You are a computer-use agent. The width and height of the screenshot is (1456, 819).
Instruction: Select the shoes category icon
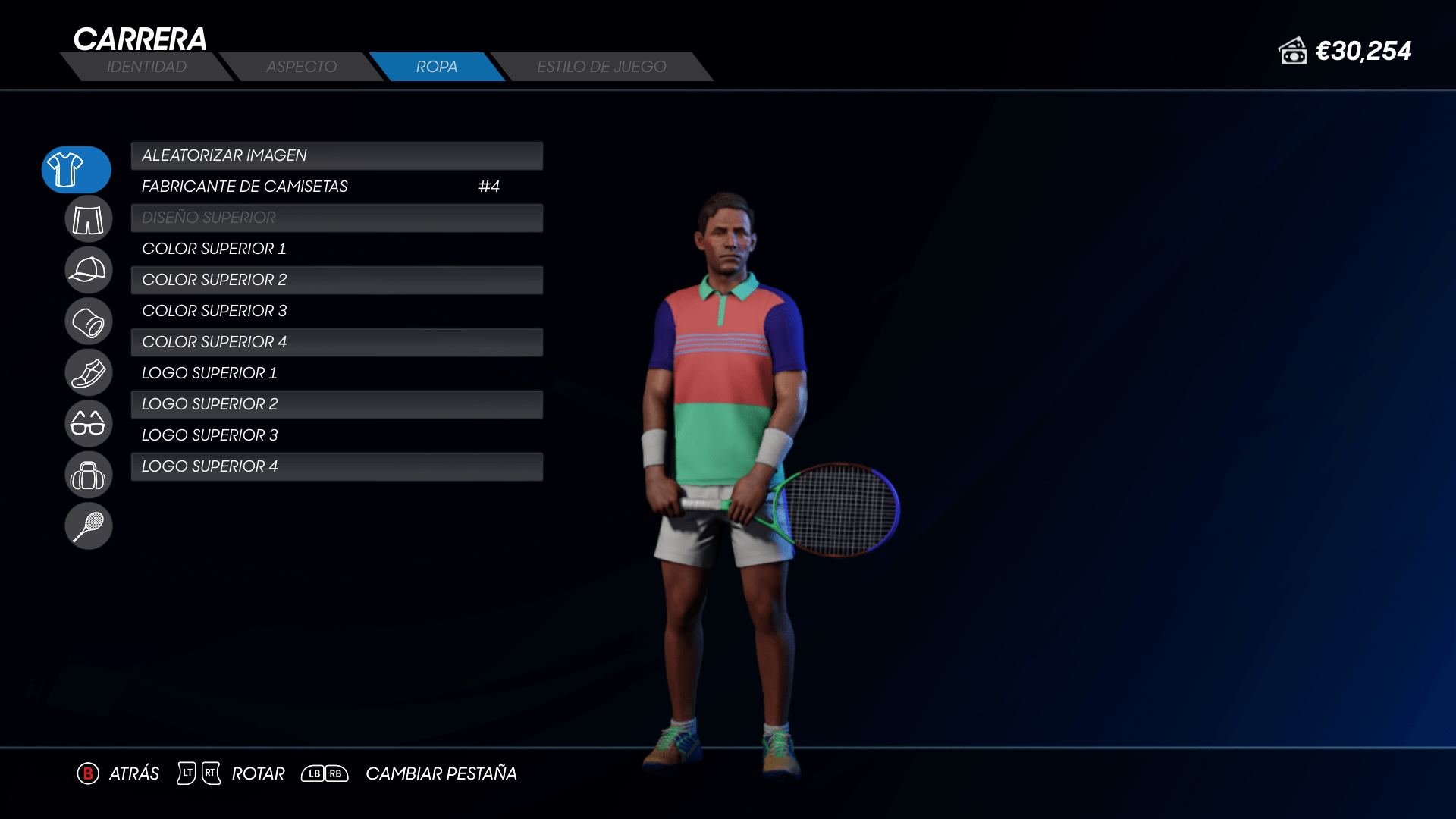pos(89,372)
